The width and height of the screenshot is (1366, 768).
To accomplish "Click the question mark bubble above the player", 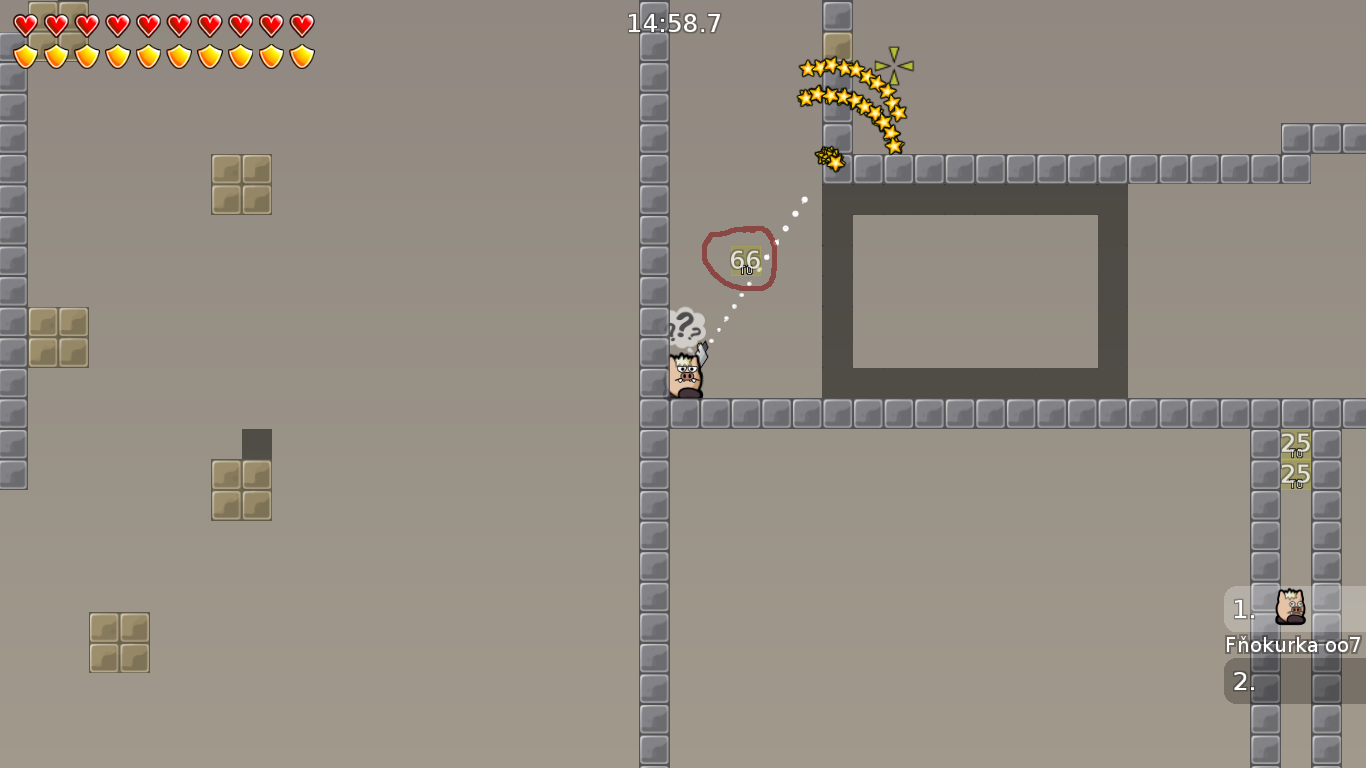I will 688,324.
